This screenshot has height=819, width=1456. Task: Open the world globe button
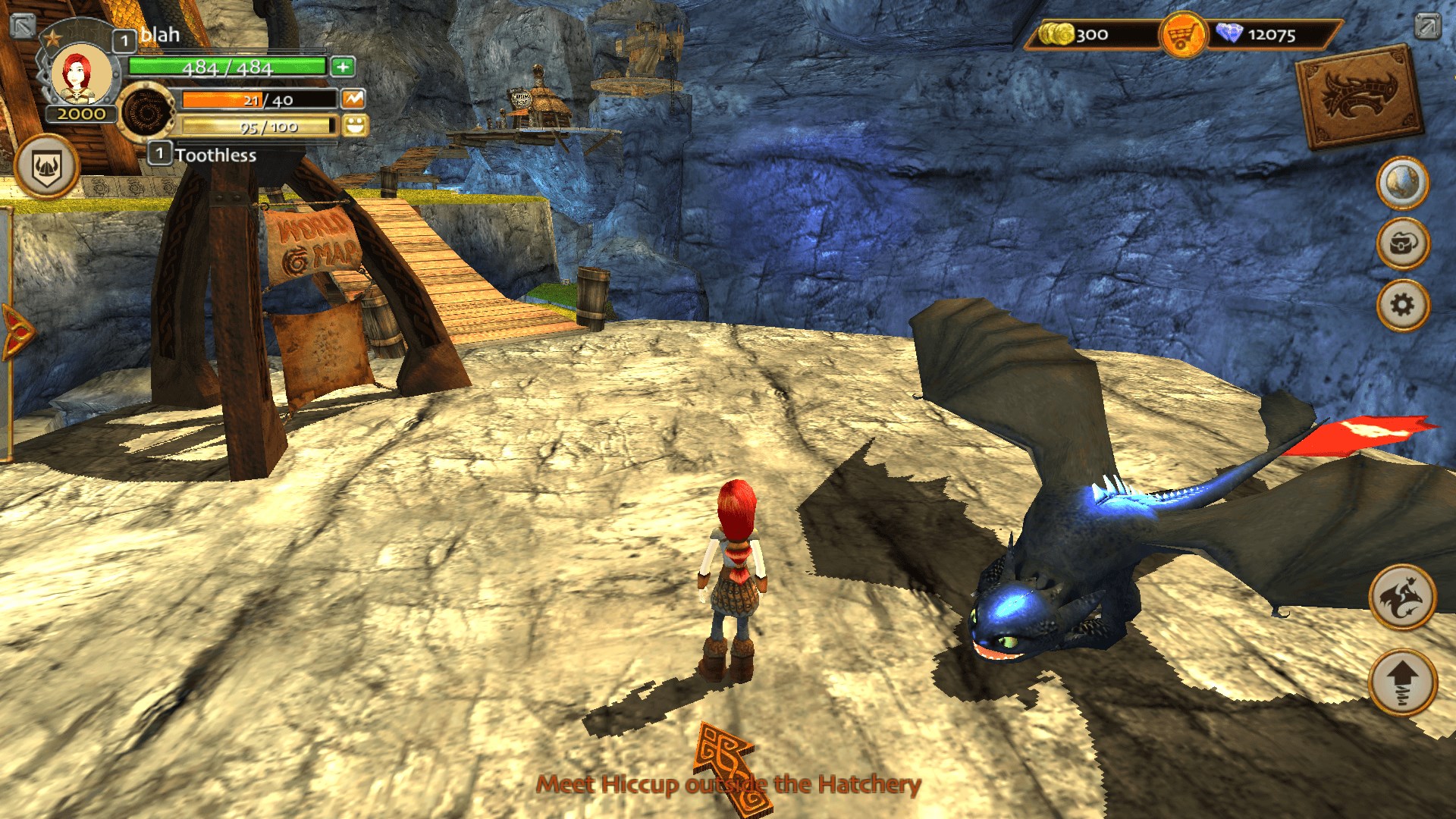[1402, 183]
